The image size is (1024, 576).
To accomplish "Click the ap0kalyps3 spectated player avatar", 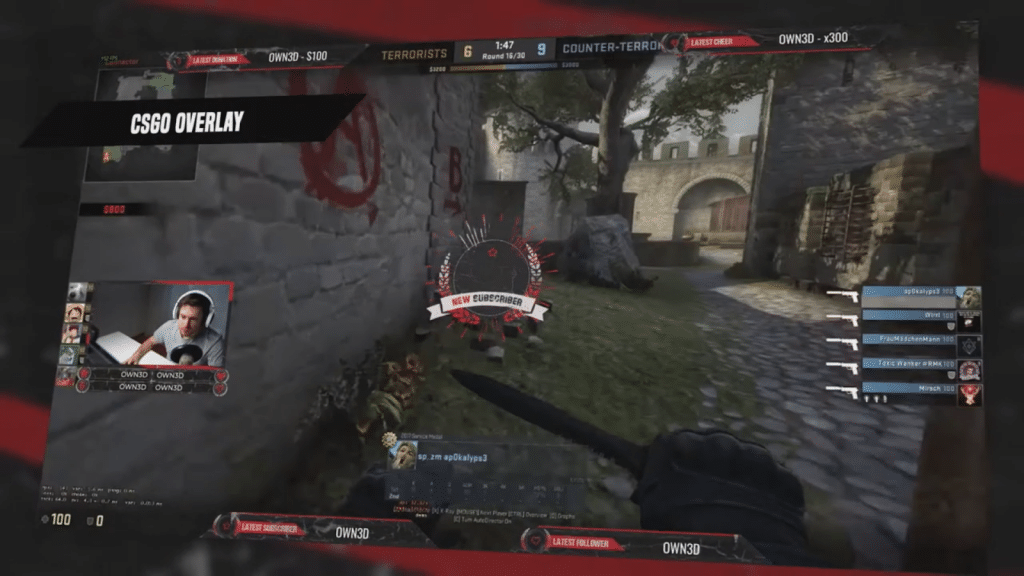I will (x=402, y=458).
